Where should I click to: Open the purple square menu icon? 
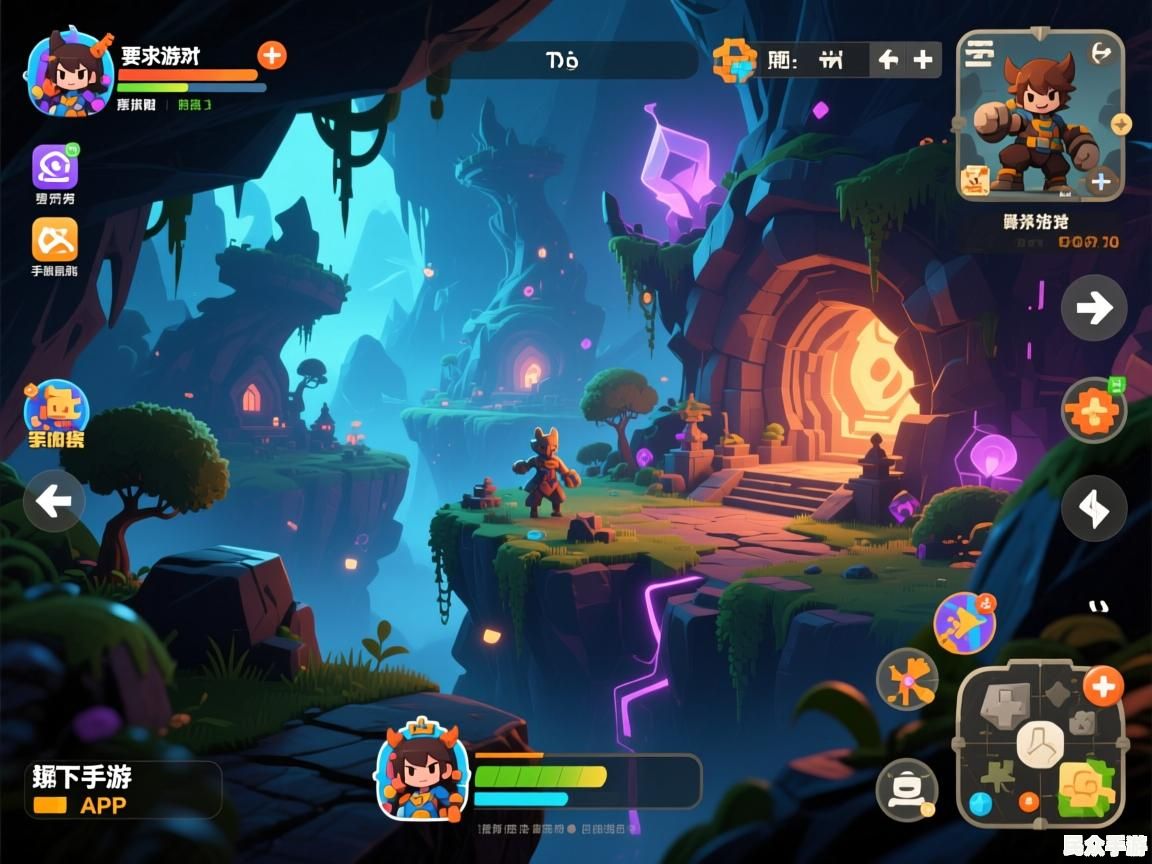click(55, 167)
